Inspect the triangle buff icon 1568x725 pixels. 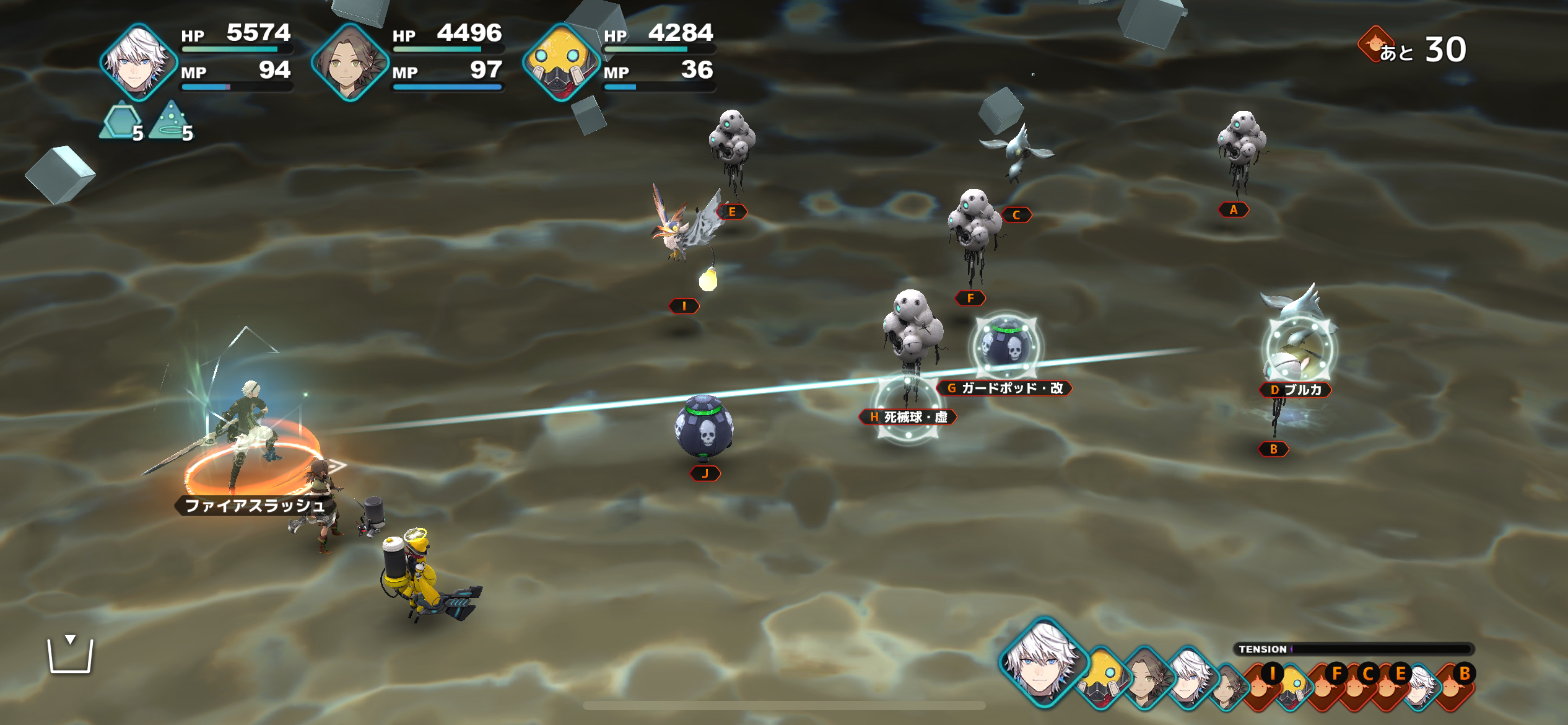[171, 122]
